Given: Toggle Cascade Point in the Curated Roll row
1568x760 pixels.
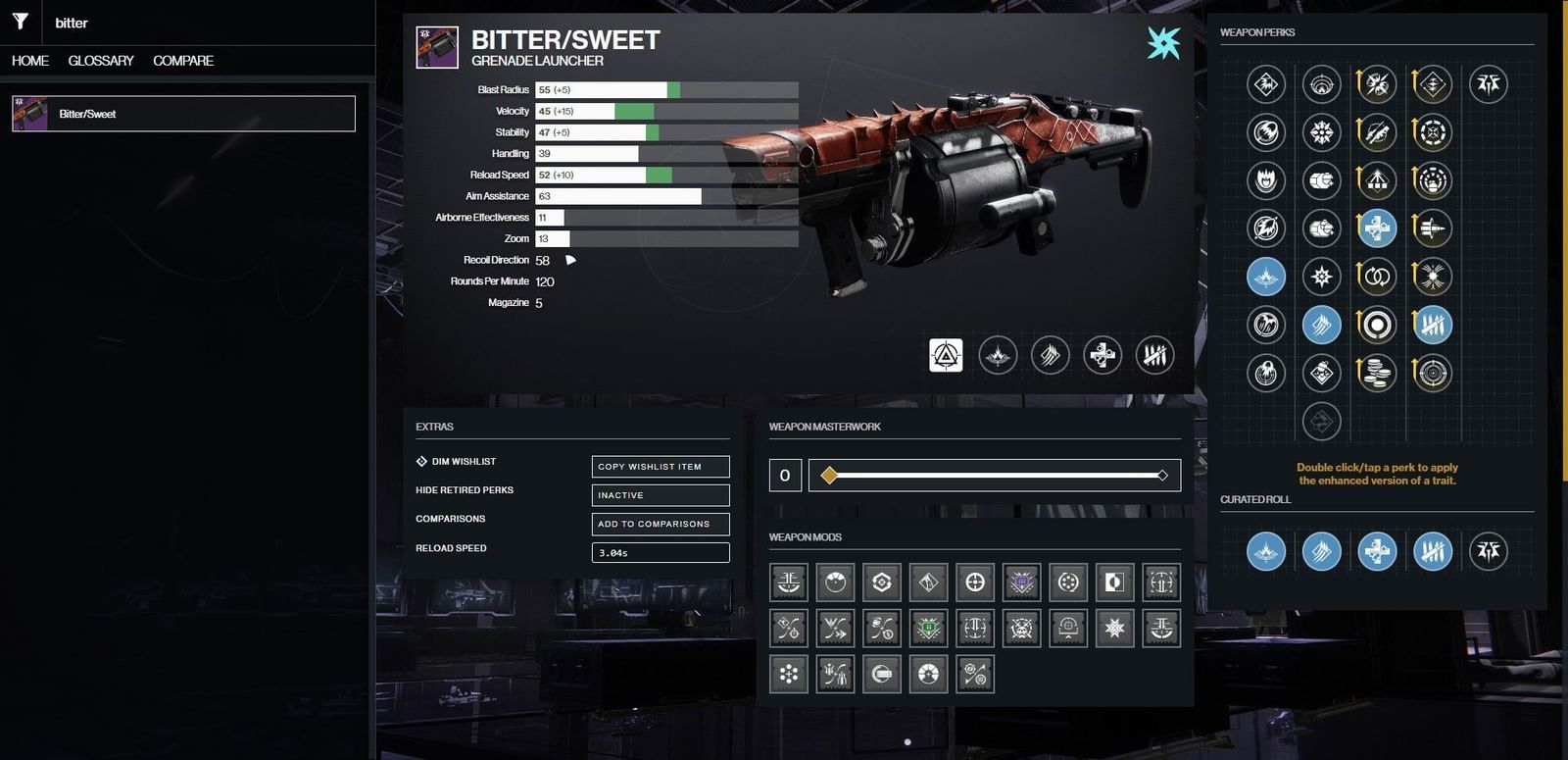Looking at the screenshot, I should click(x=1321, y=551).
